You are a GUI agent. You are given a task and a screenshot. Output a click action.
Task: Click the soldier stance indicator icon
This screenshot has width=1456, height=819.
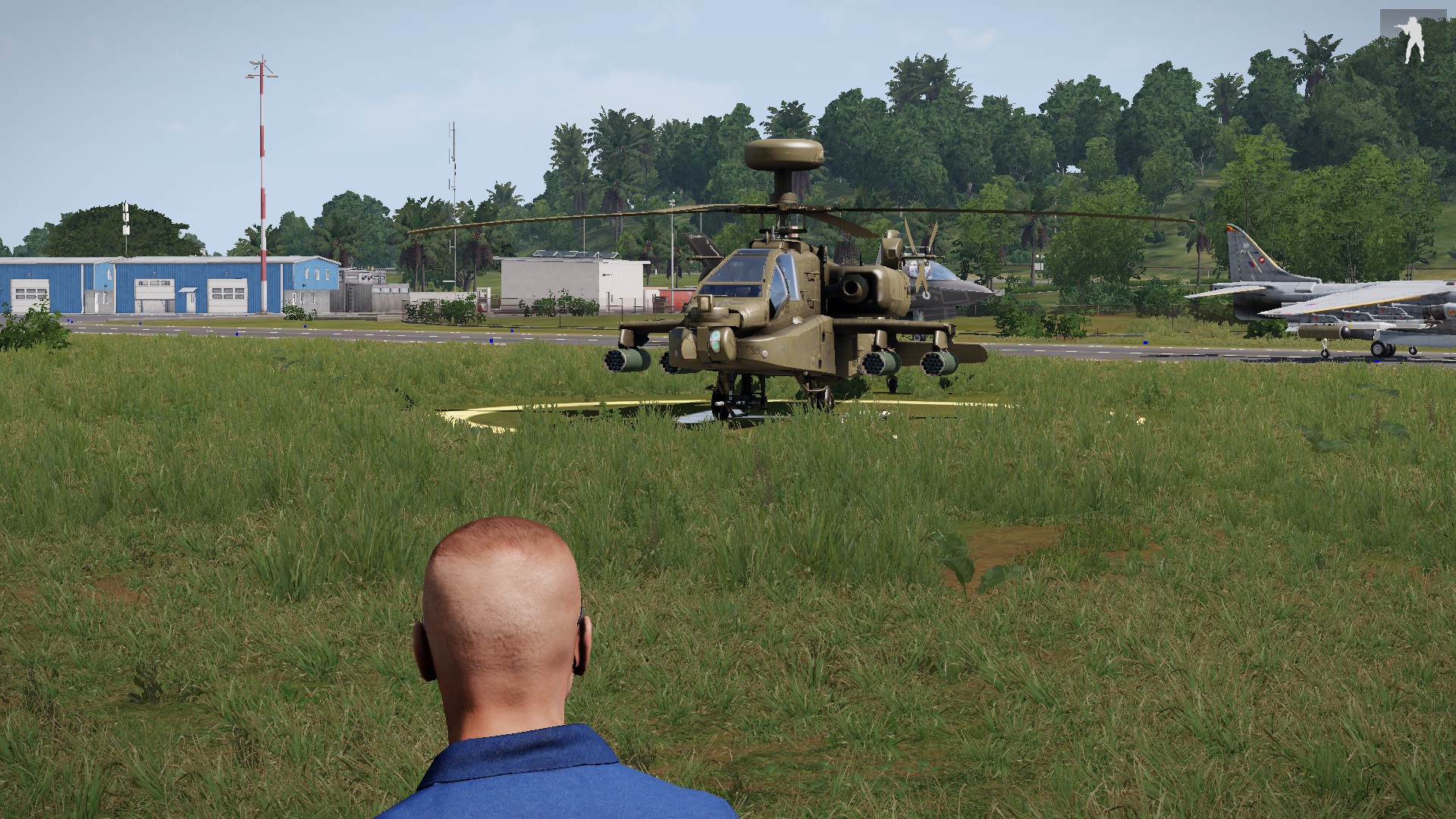tap(1413, 38)
